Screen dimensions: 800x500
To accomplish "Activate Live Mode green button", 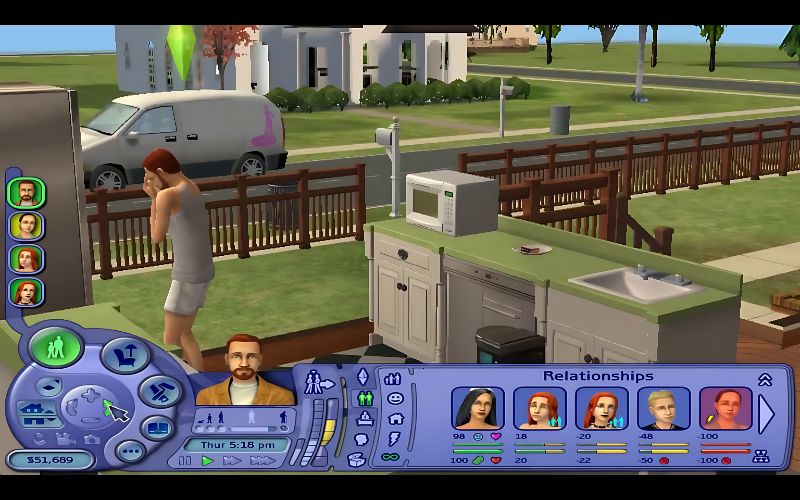I will pos(55,347).
